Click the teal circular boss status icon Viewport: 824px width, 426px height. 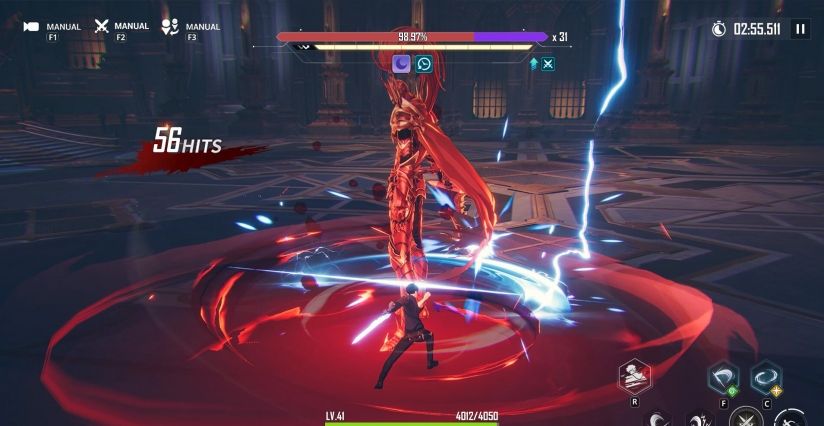(x=424, y=64)
